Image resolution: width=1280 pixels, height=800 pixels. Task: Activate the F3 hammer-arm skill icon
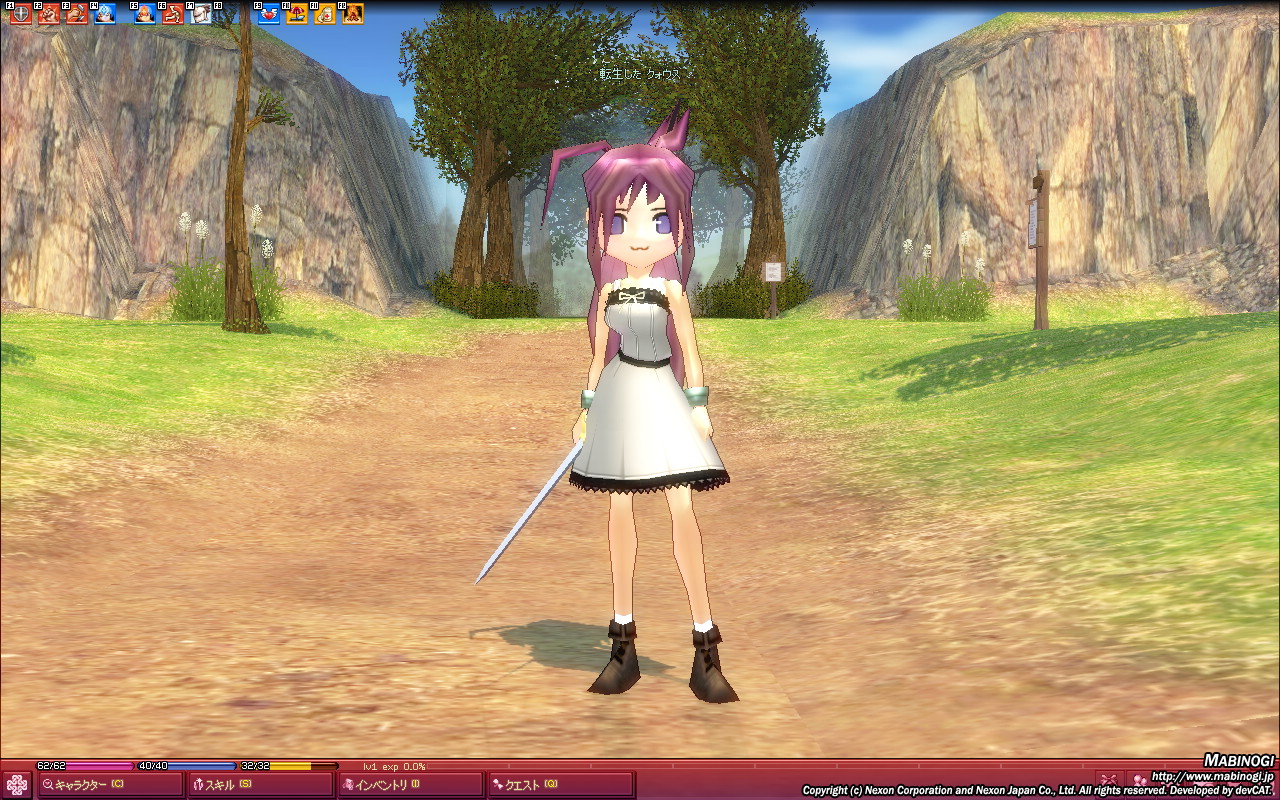77,14
